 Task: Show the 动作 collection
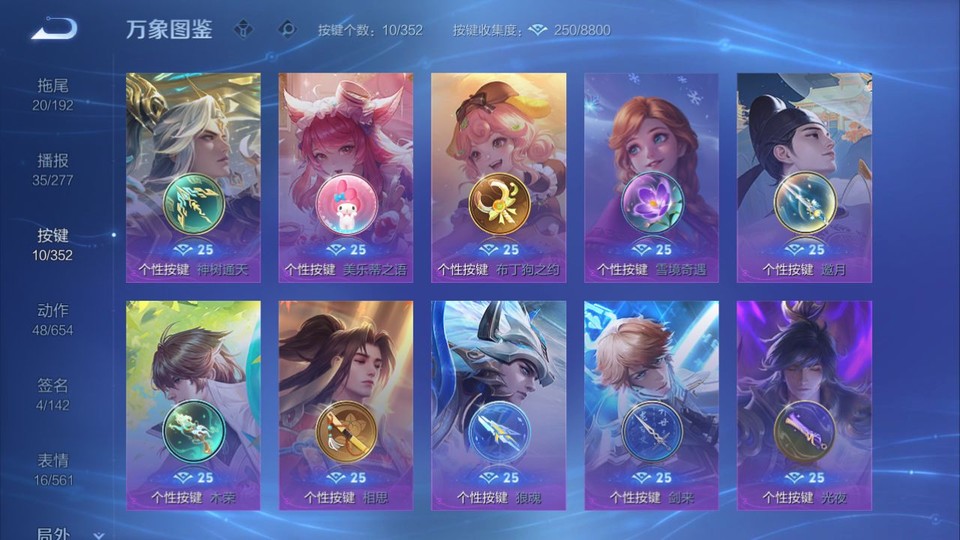point(53,319)
